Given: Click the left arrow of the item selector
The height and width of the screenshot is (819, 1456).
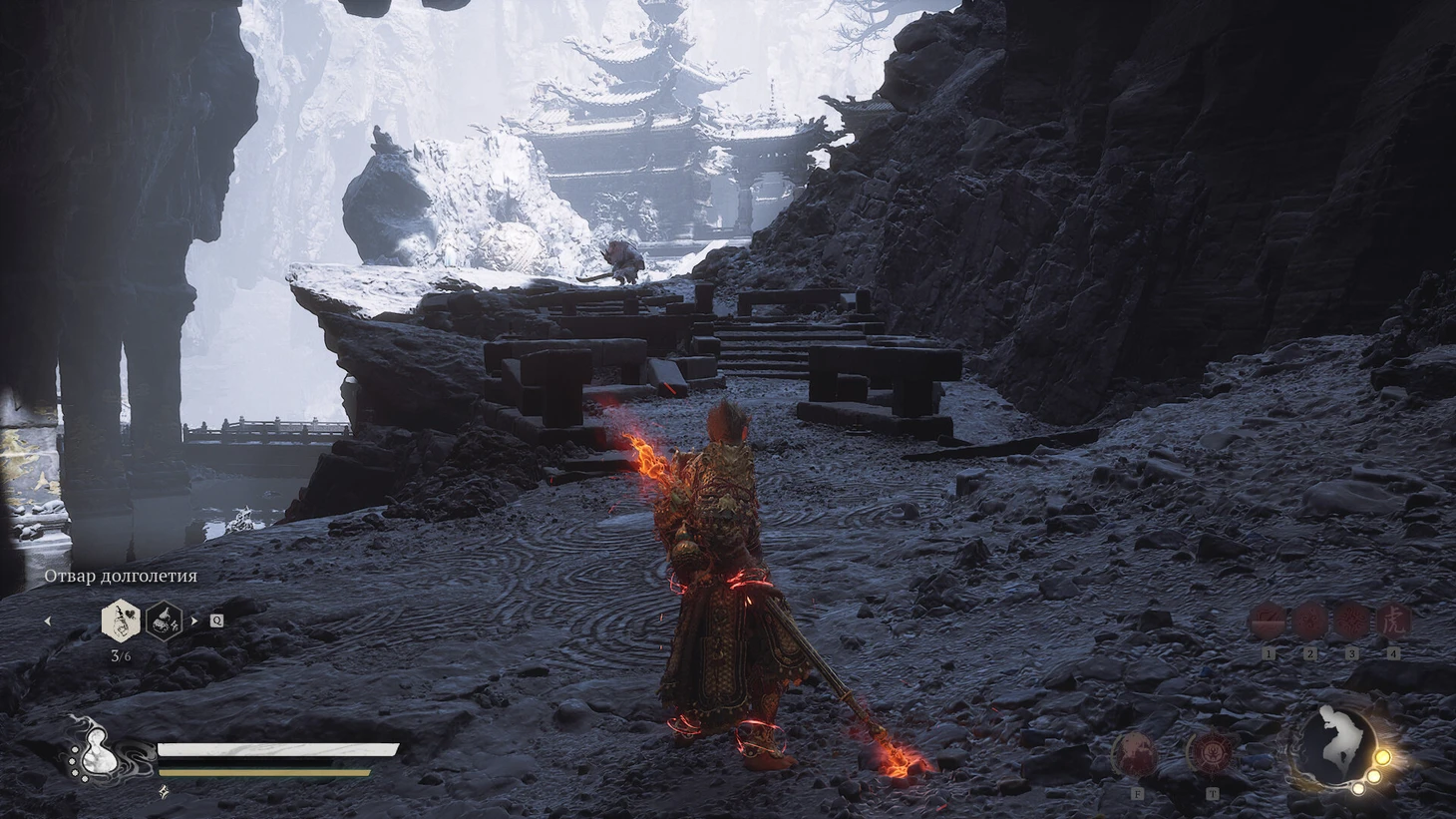Looking at the screenshot, I should tap(47, 620).
